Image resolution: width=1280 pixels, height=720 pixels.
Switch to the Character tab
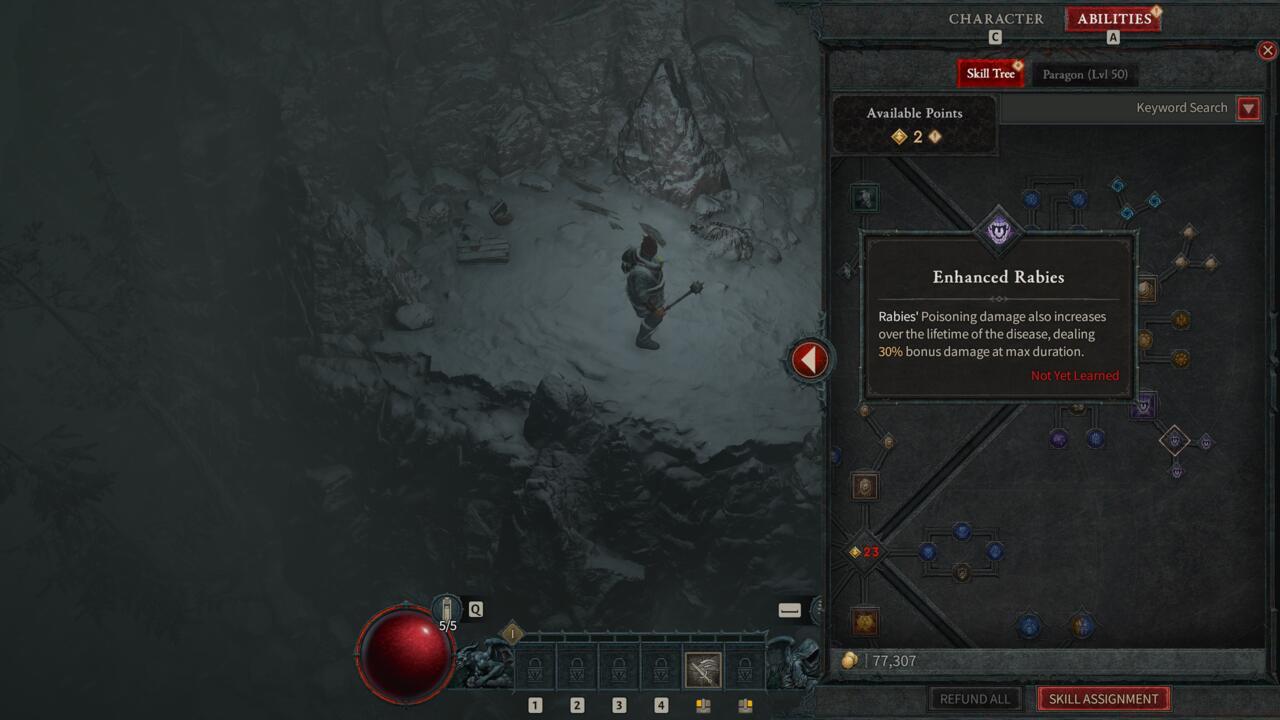[996, 19]
